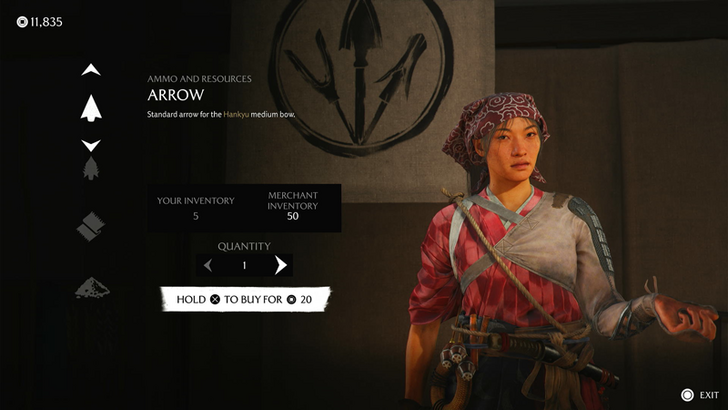This screenshot has width=728, height=410.
Task: Select the powder pile item icon
Action: pos(91,288)
